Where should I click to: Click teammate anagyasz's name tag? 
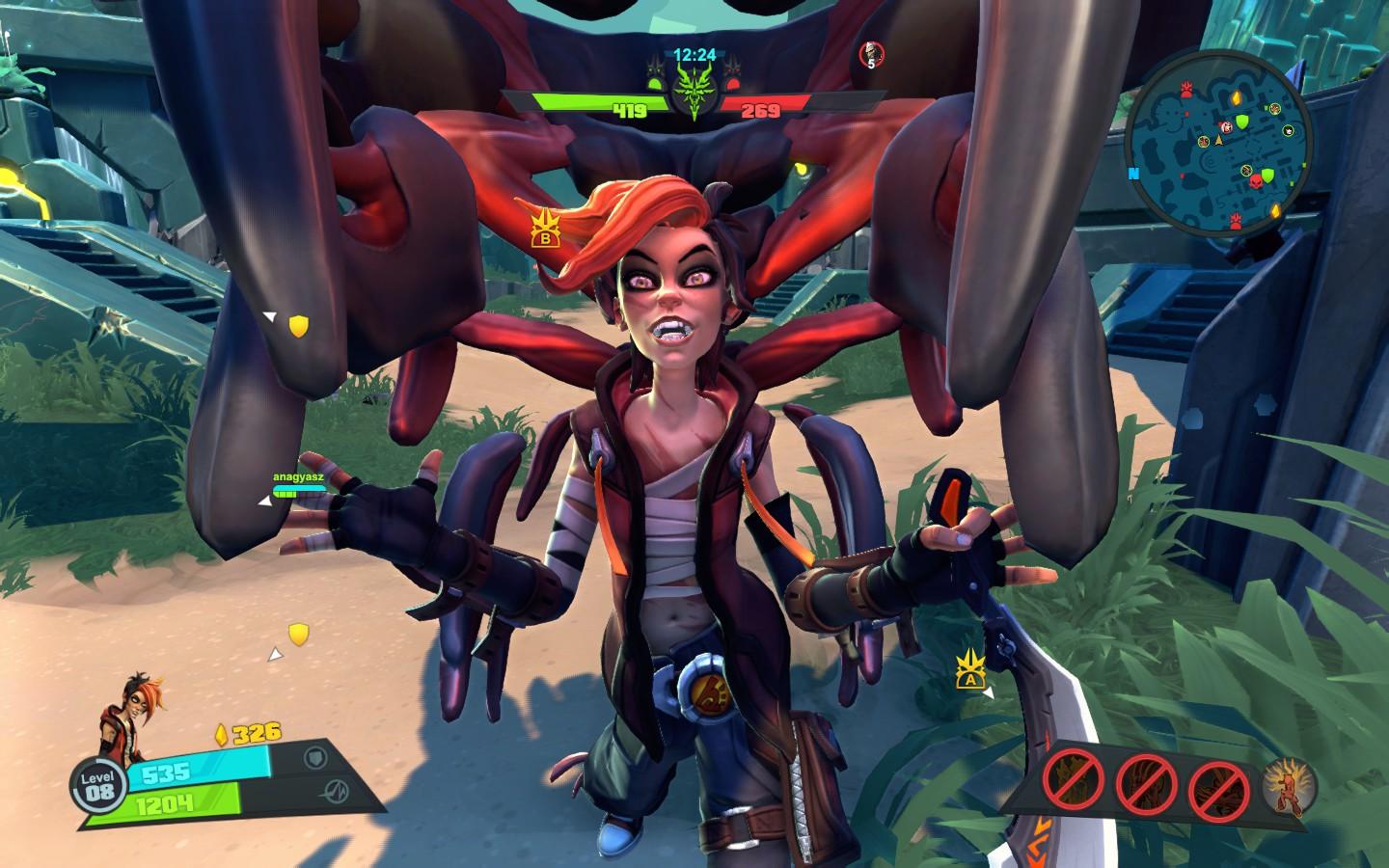coord(298,476)
